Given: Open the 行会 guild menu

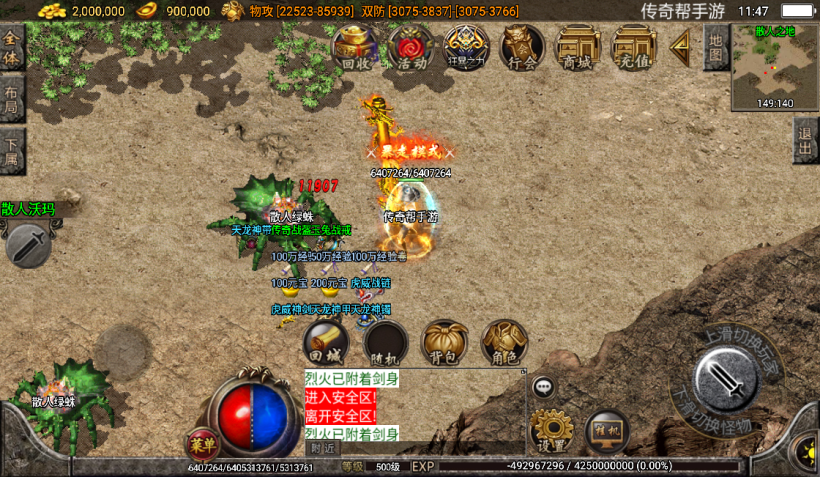Looking at the screenshot, I should coord(522,47).
